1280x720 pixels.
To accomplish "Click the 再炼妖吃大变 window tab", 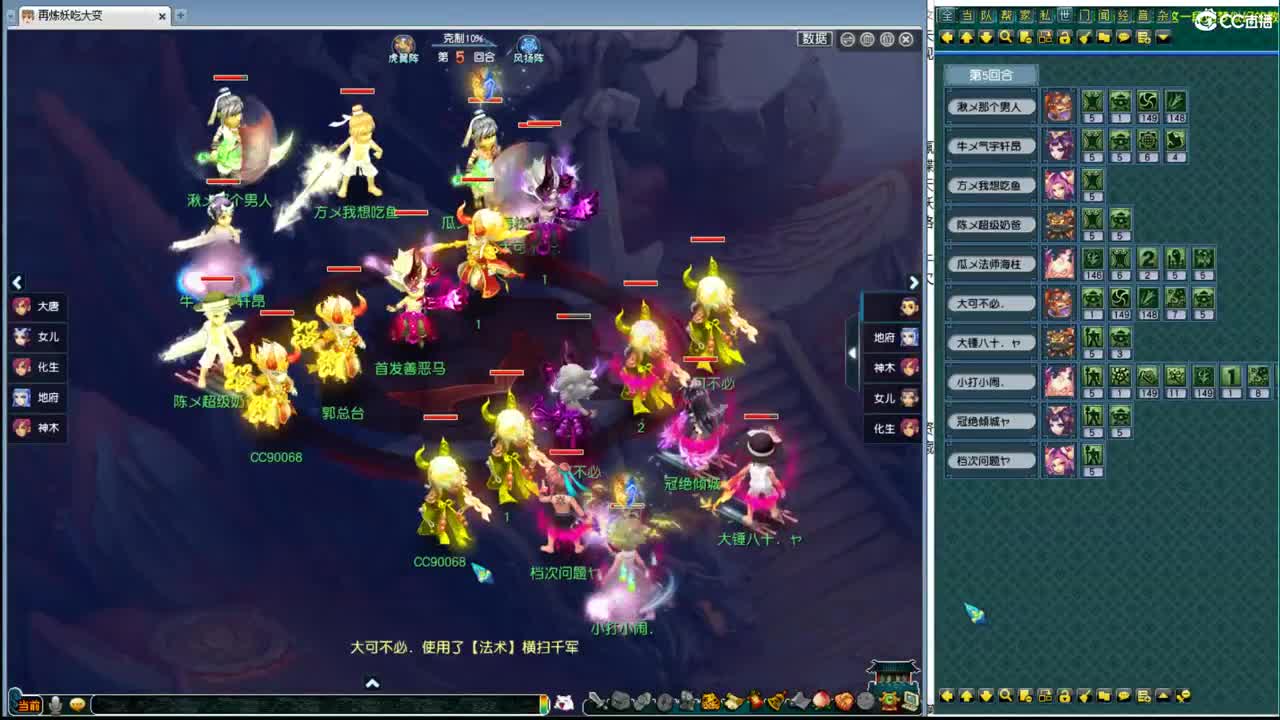I will coord(72,15).
